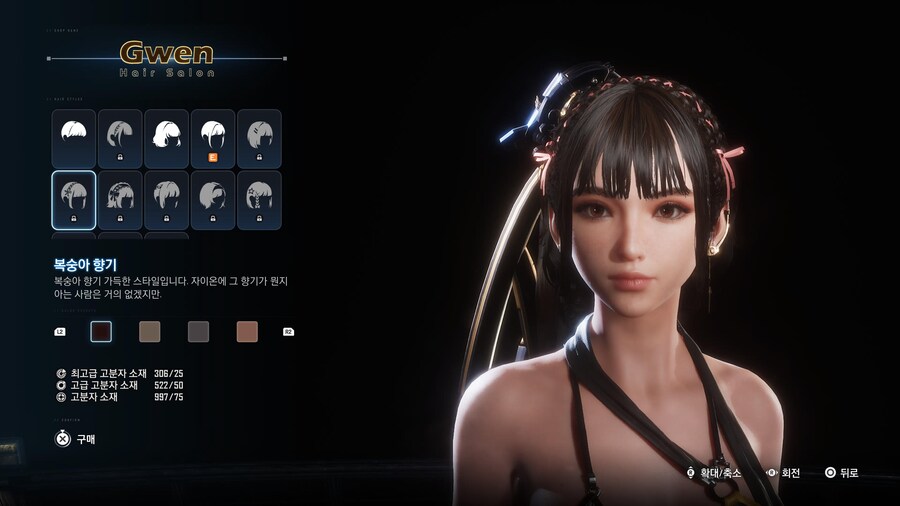The image size is (900, 506).
Task: Choose the locked hairstyle with star and braid
Action: click(259, 200)
